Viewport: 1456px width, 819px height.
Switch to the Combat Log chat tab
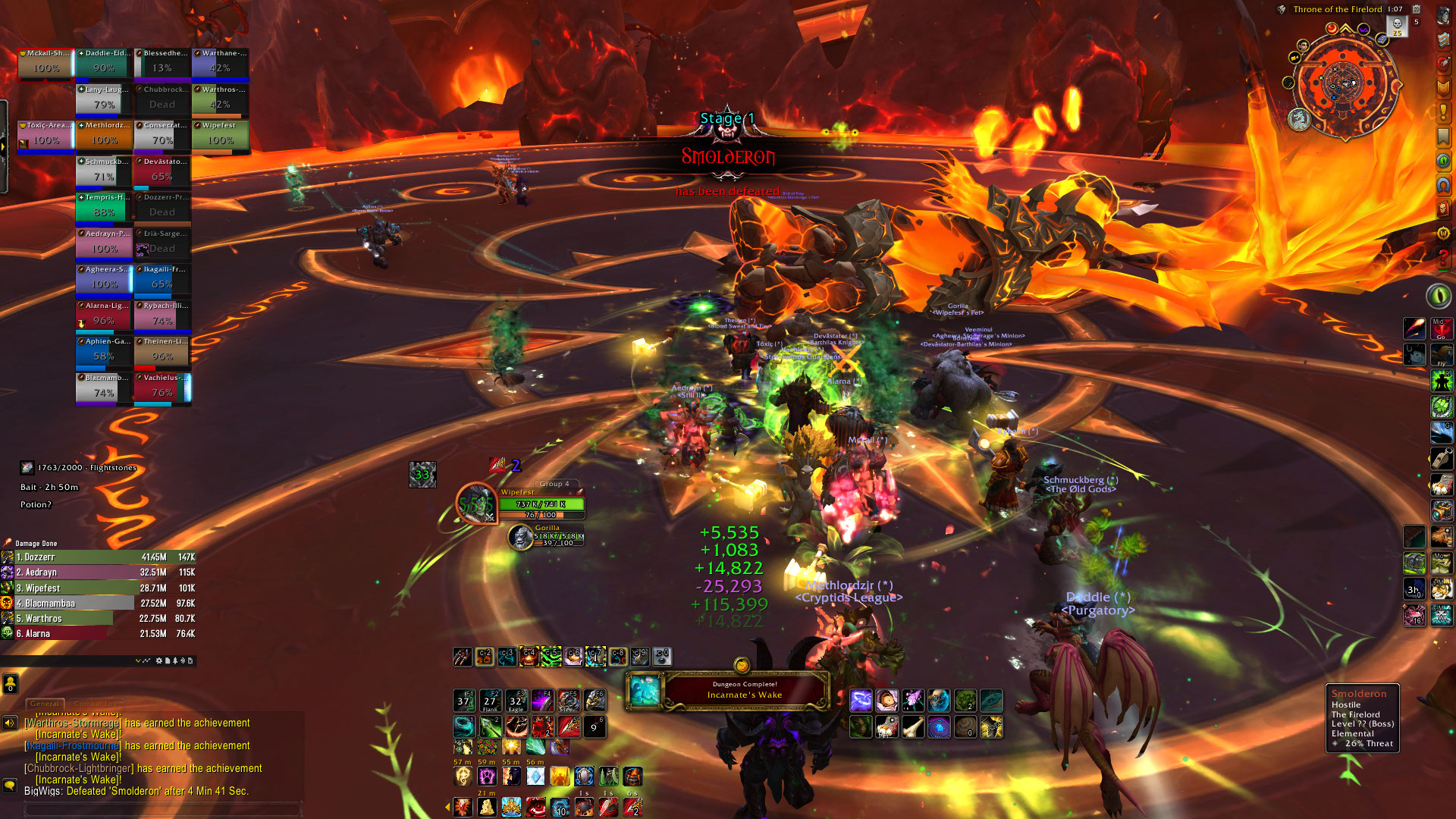(x=97, y=704)
